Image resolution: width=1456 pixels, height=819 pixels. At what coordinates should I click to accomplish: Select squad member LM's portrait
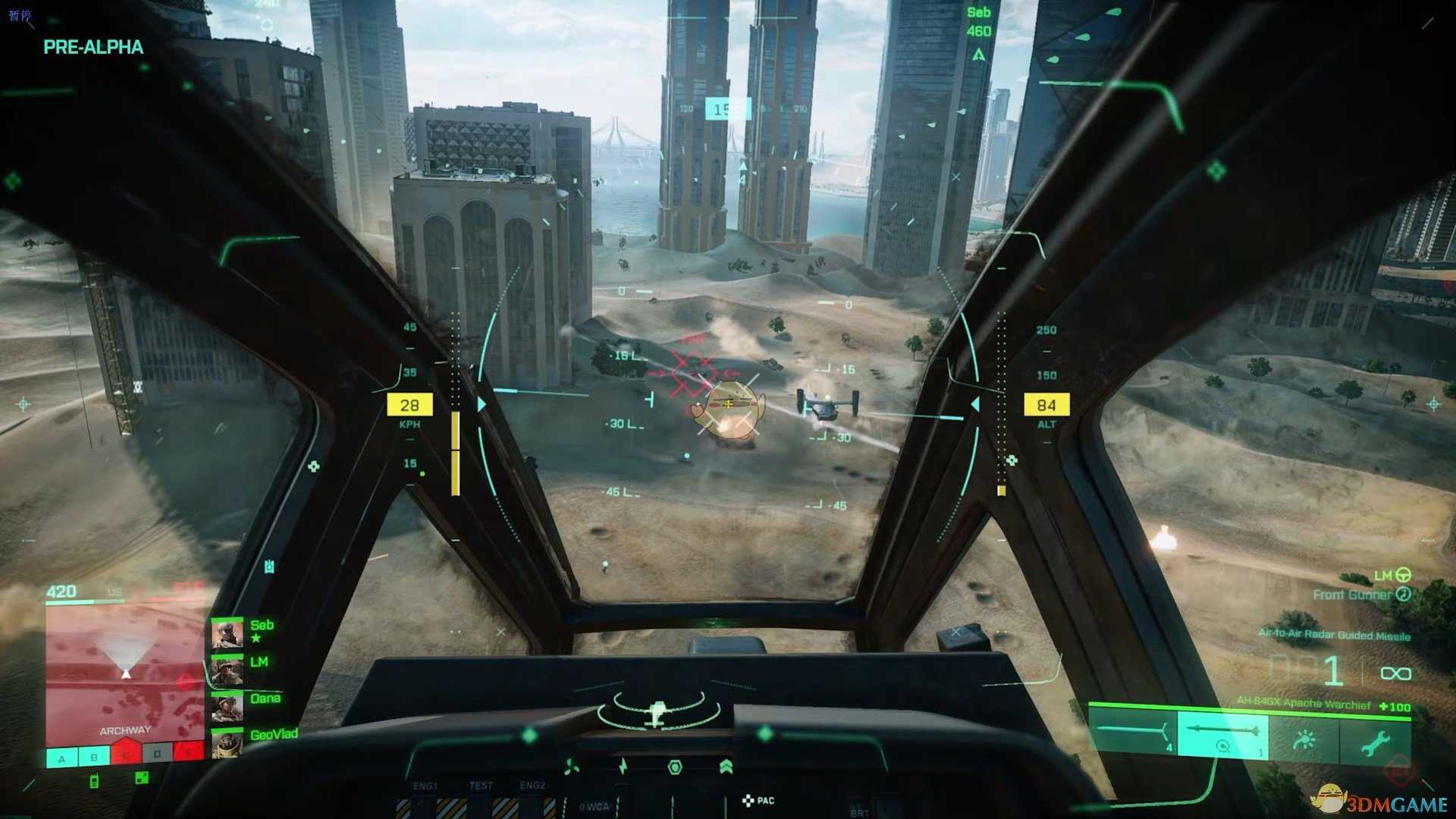(227, 670)
